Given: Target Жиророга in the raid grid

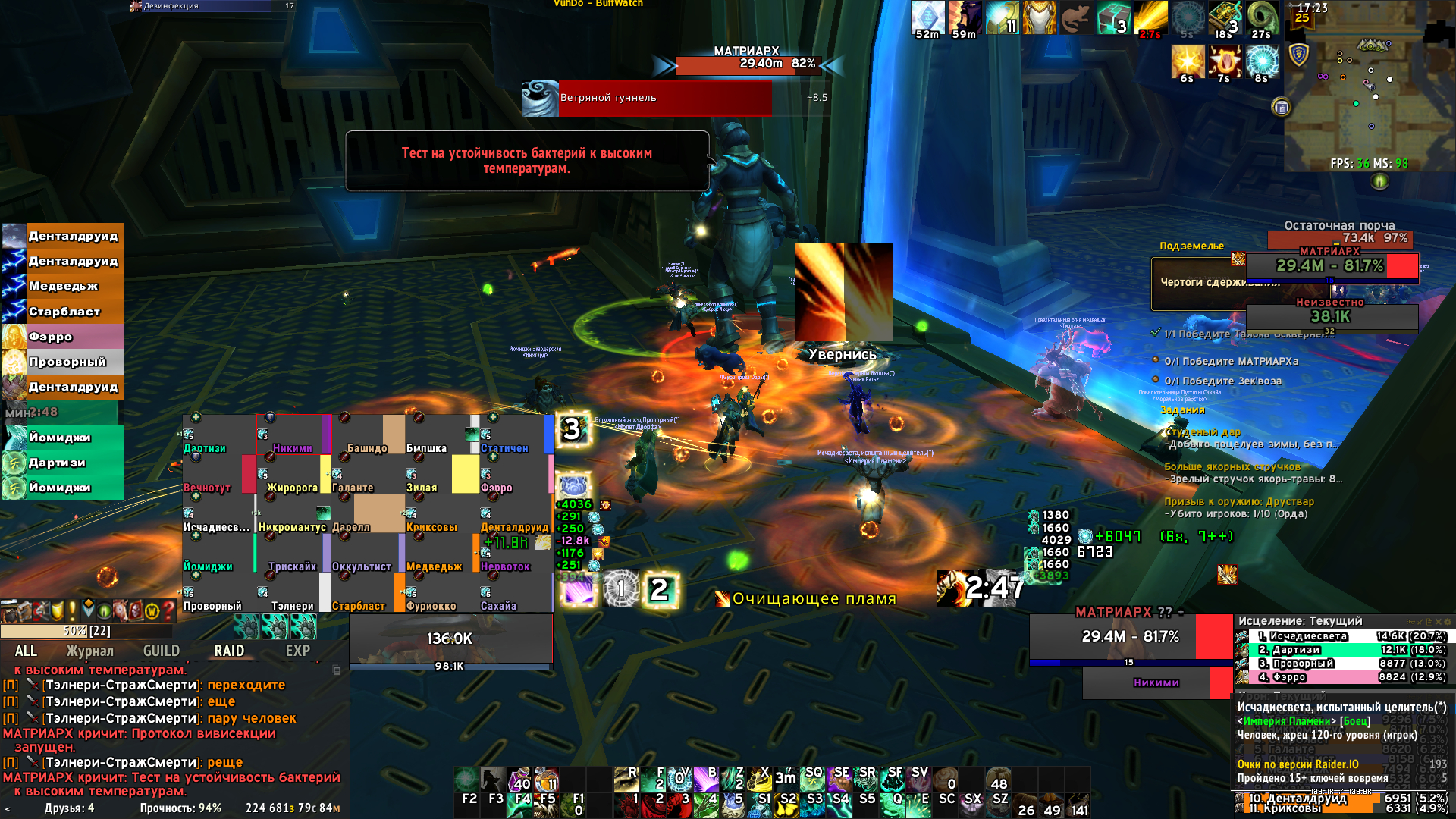Looking at the screenshot, I should point(293,475).
